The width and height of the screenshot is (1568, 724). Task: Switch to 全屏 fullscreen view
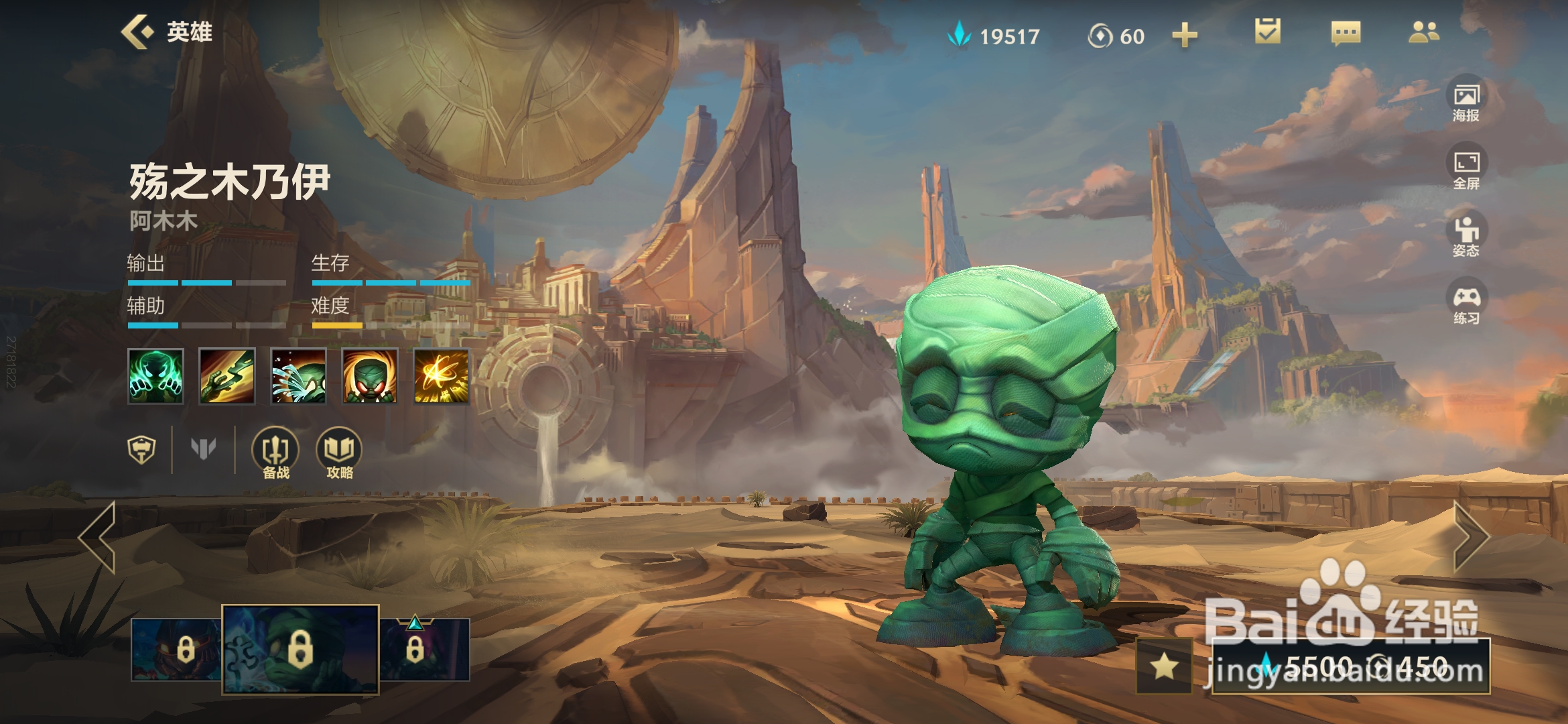pyautogui.click(x=1466, y=169)
